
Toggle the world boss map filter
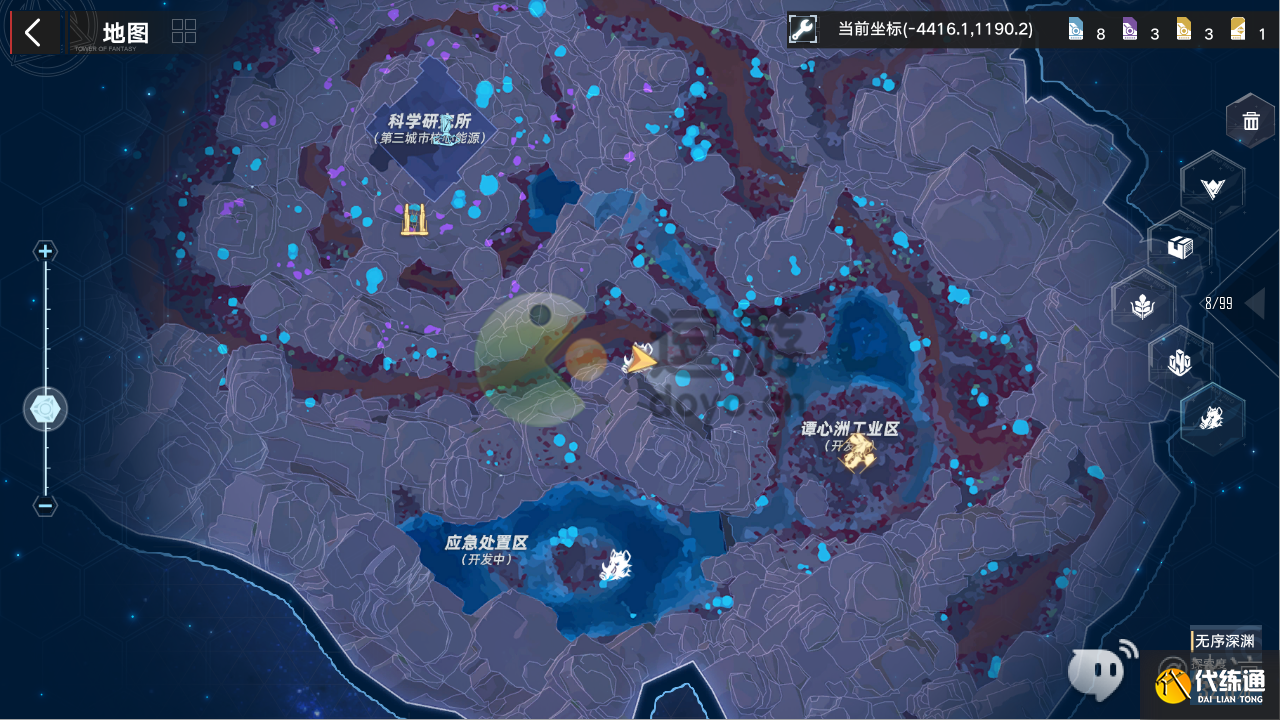point(1212,421)
